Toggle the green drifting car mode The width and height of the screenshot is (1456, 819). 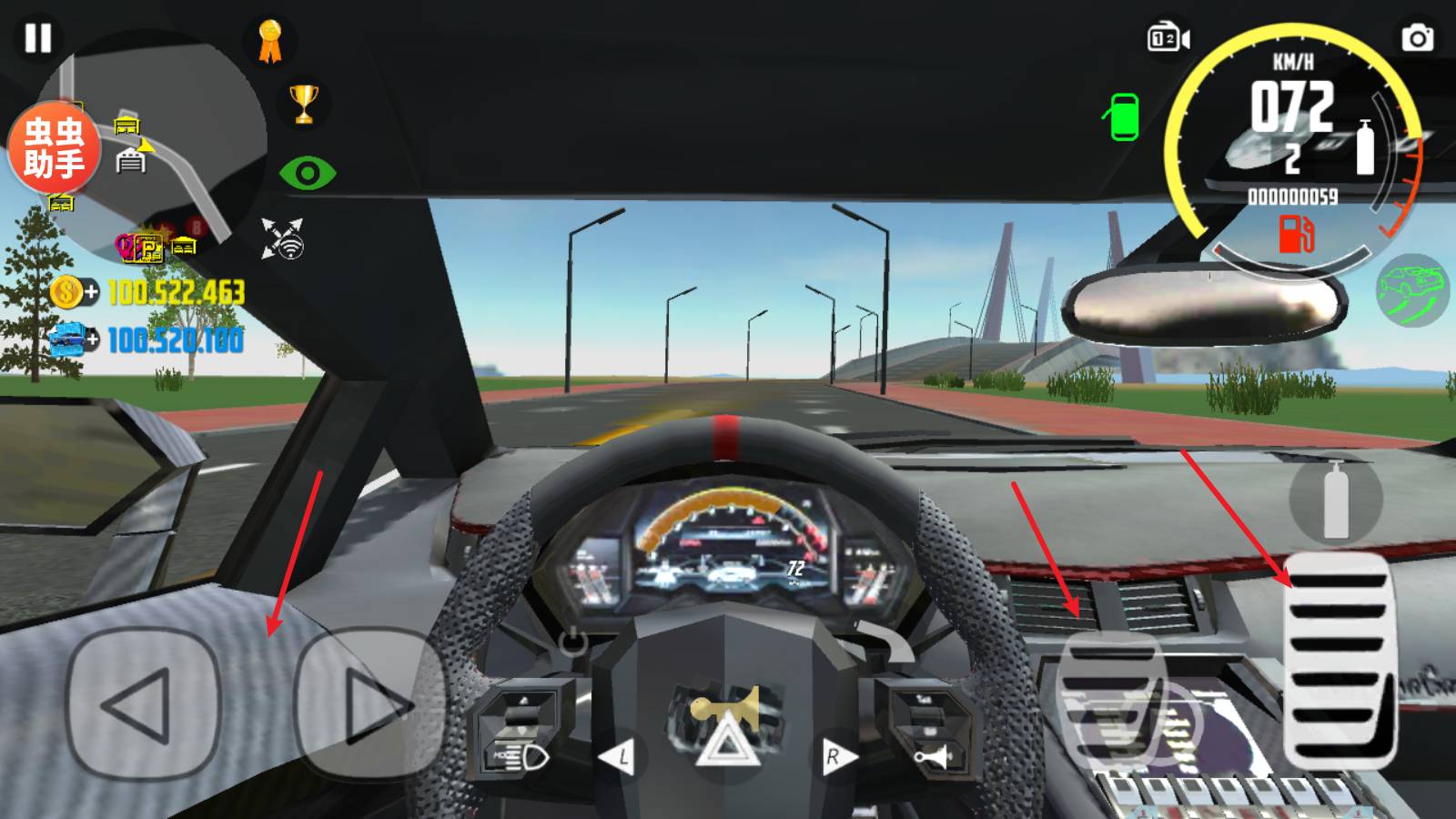click(1411, 290)
